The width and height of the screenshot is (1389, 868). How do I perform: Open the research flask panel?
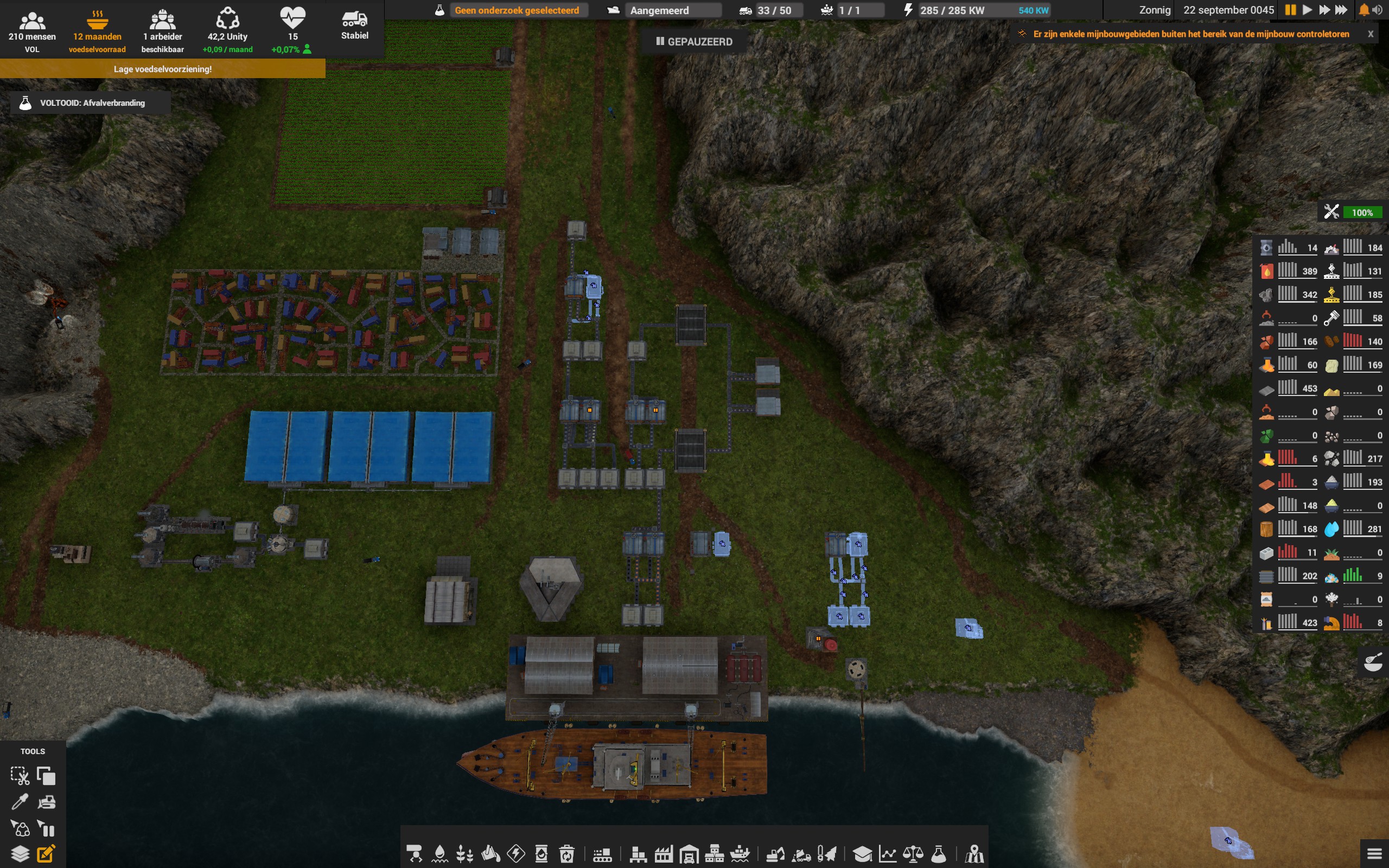click(938, 854)
